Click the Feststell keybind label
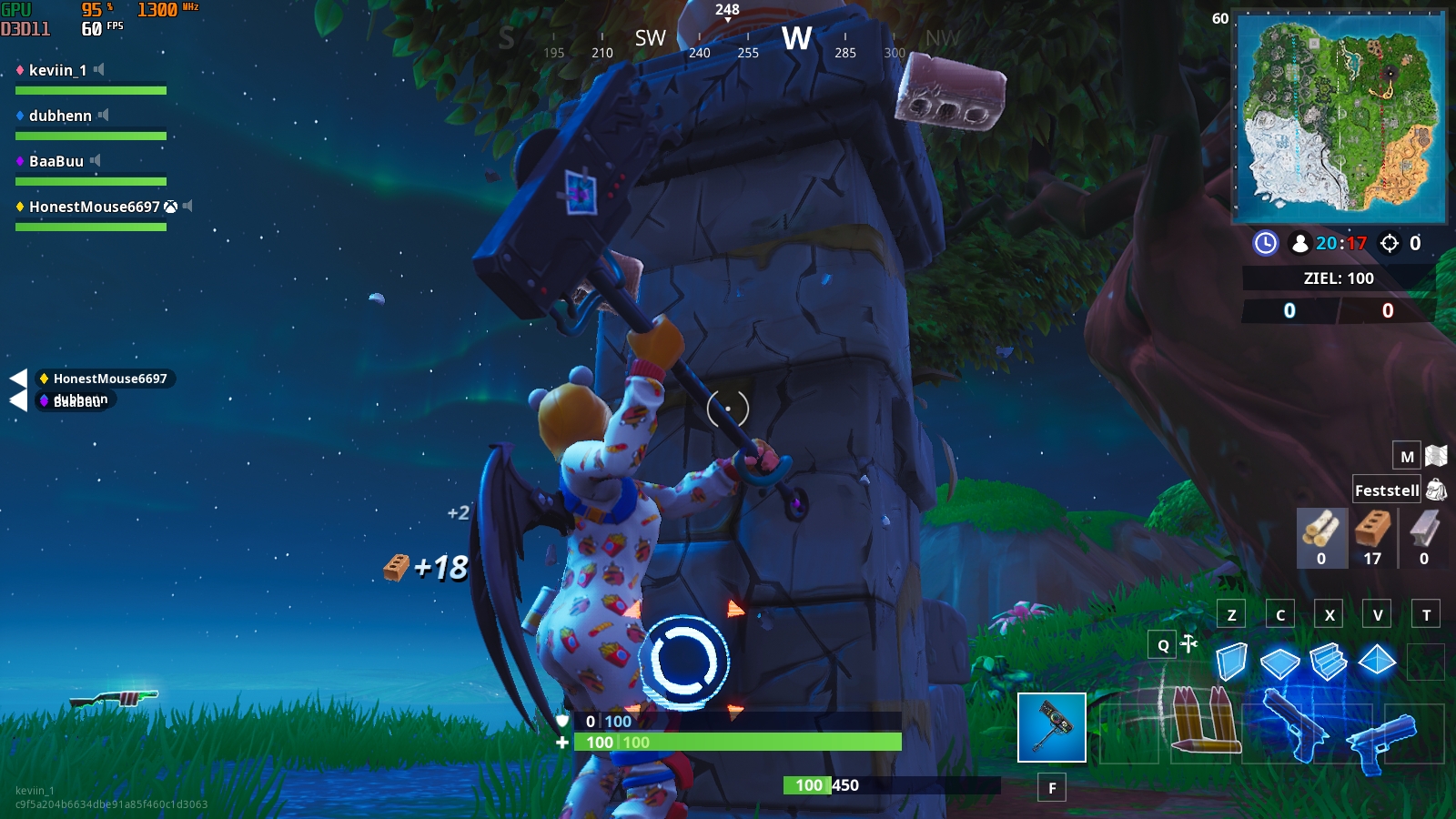Image resolution: width=1456 pixels, height=819 pixels. click(1386, 489)
